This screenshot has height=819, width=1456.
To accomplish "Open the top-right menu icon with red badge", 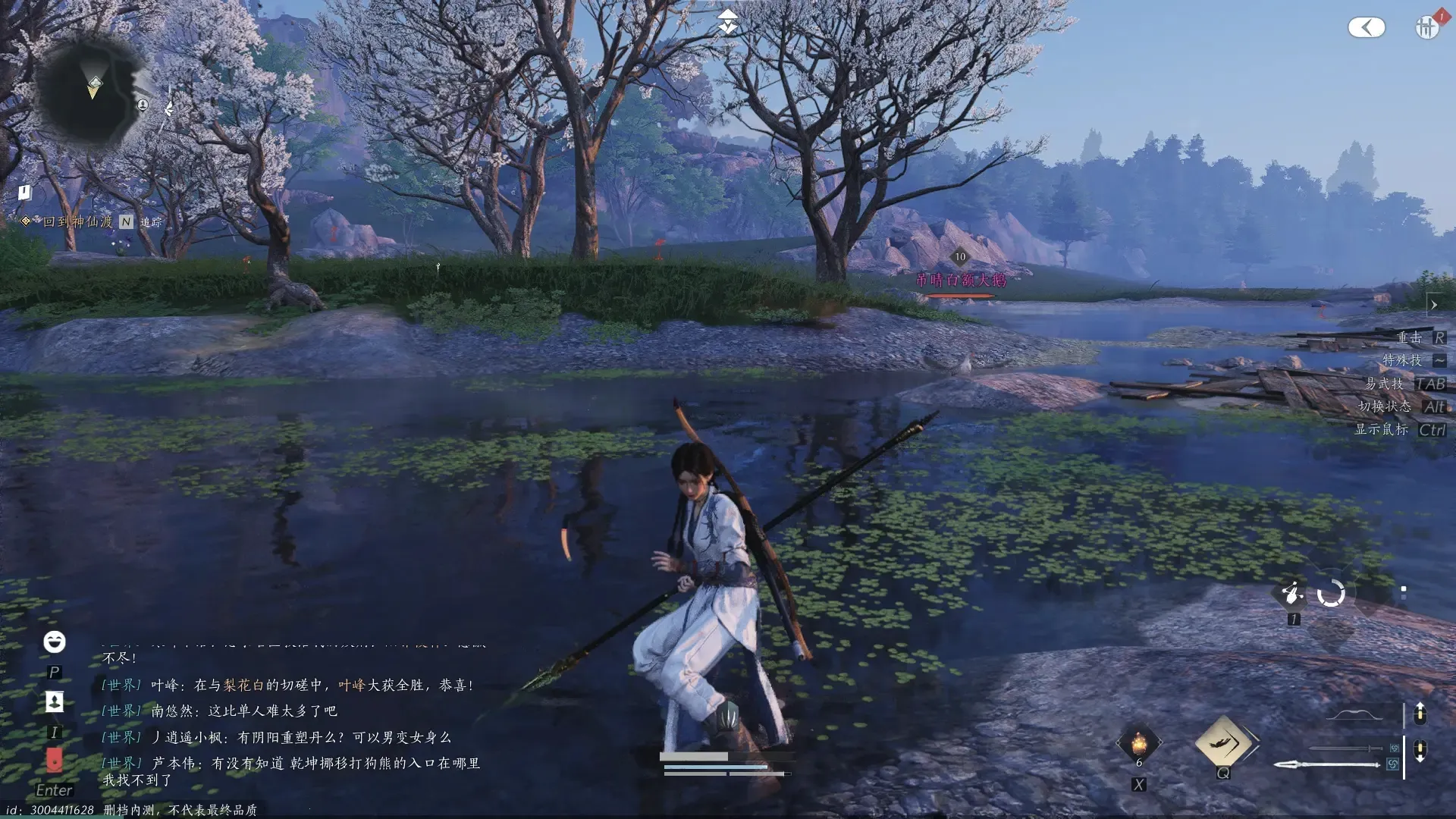I will pyautogui.click(x=1427, y=27).
